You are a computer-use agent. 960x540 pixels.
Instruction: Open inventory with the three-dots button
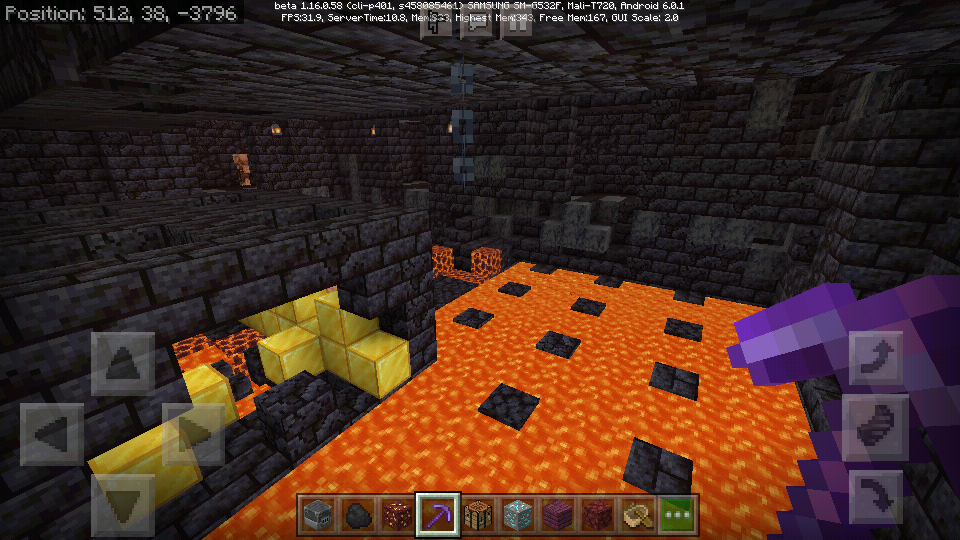coord(678,514)
